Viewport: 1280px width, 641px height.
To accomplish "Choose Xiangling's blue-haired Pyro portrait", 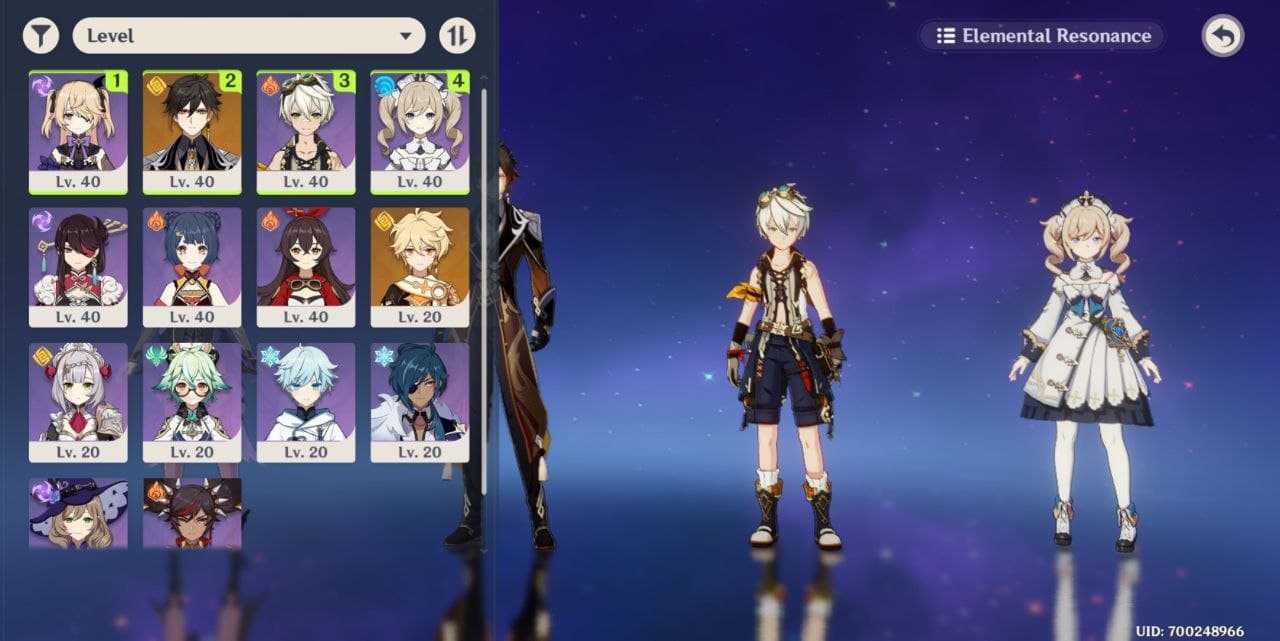I will [192, 266].
